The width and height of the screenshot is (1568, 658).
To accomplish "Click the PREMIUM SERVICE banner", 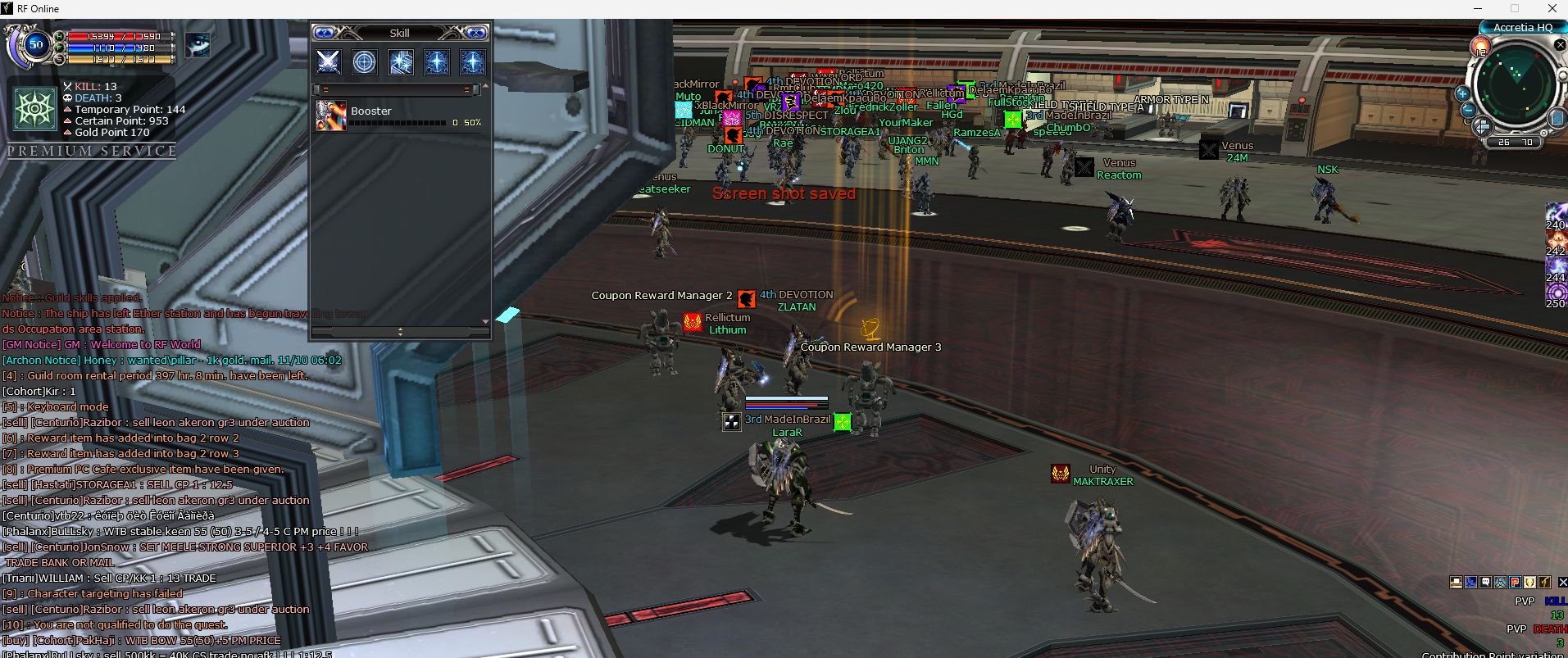I will (92, 151).
